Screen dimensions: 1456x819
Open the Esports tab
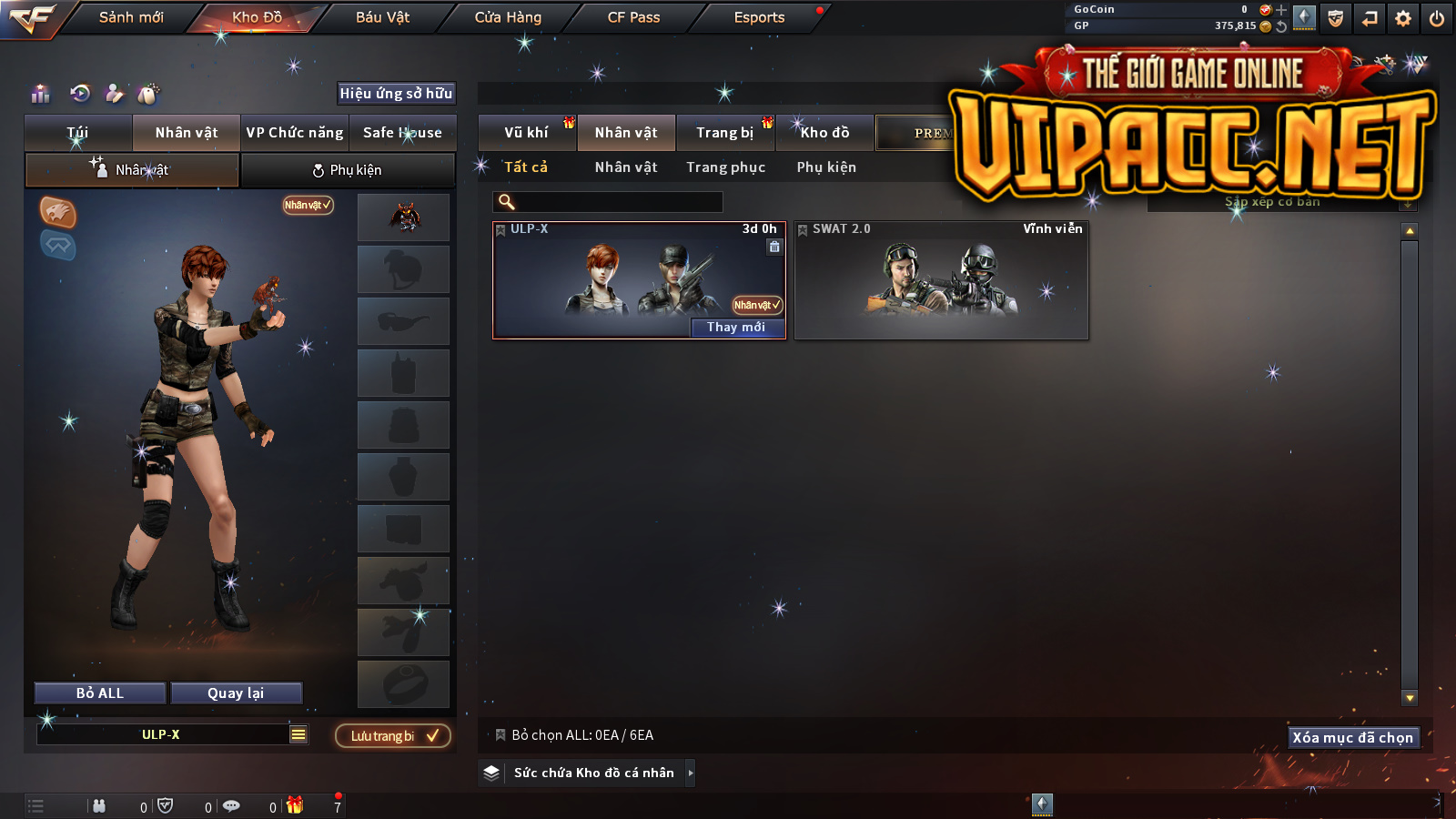coord(759,17)
